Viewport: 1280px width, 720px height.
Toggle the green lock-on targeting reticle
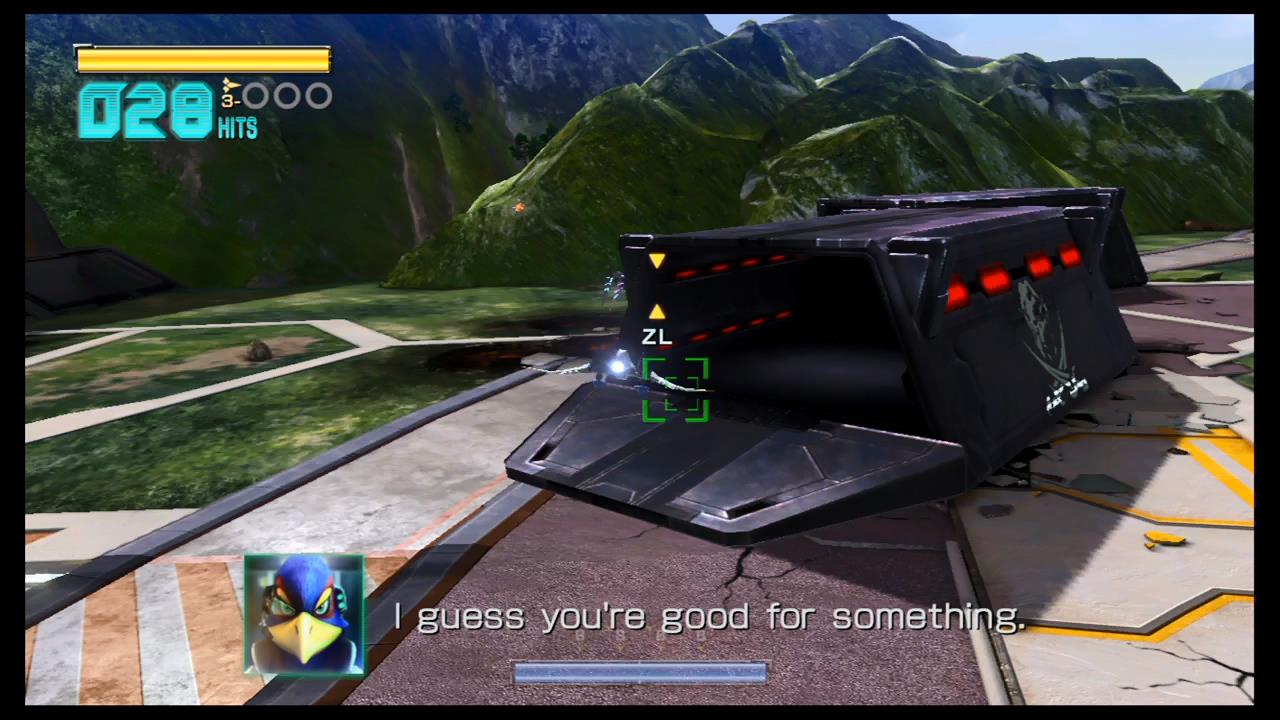pyautogui.click(x=675, y=390)
